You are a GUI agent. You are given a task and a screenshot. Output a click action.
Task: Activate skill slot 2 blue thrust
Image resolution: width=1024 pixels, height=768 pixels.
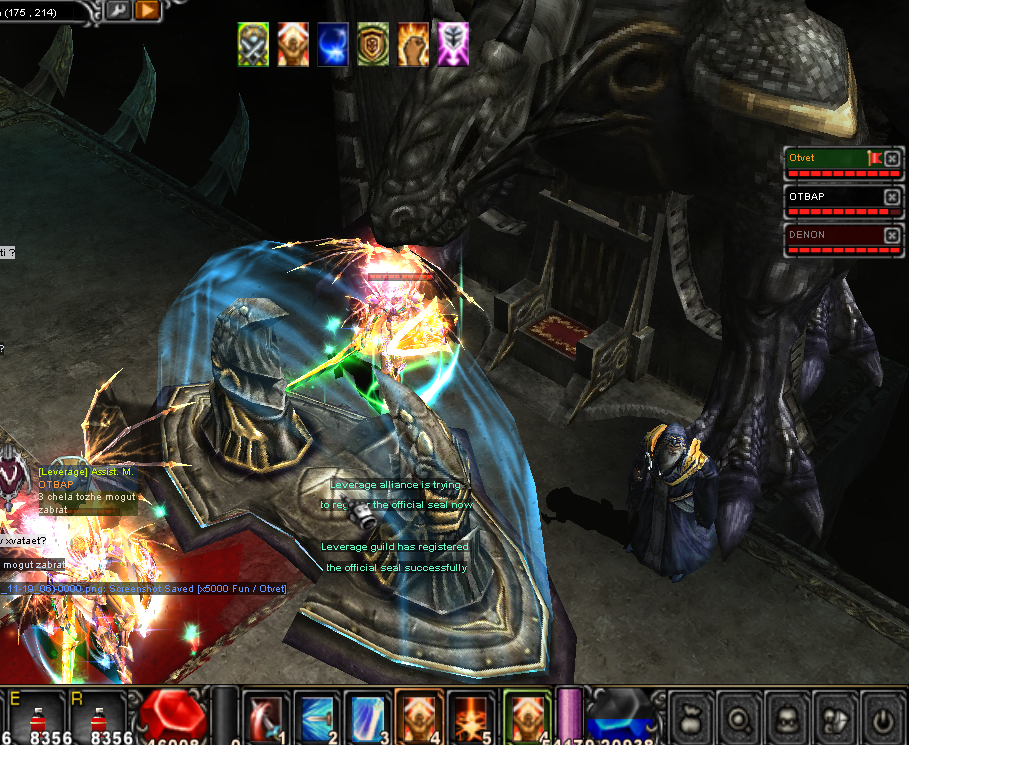[x=317, y=717]
